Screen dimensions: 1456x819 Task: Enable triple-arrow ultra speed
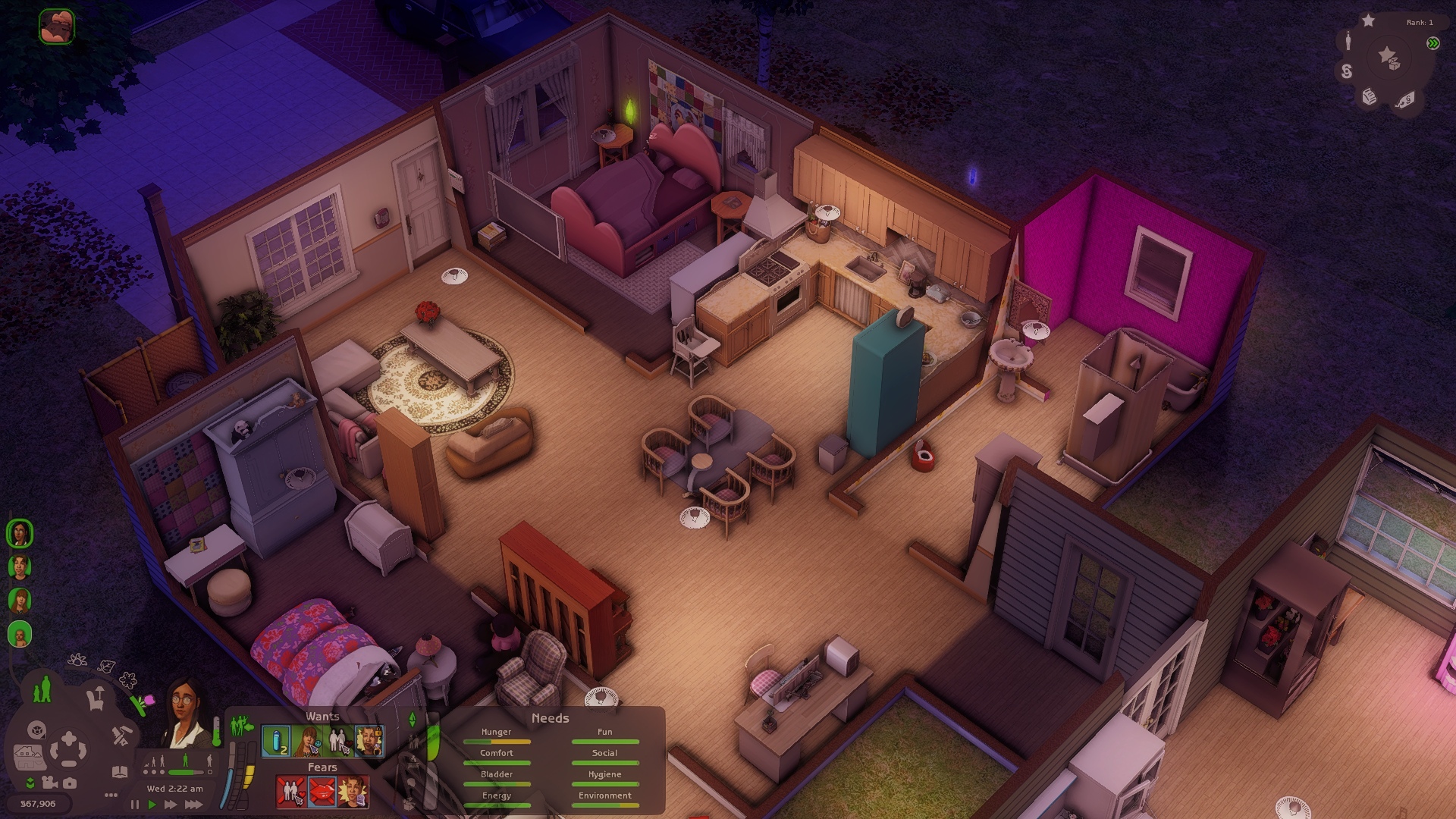pos(193,805)
